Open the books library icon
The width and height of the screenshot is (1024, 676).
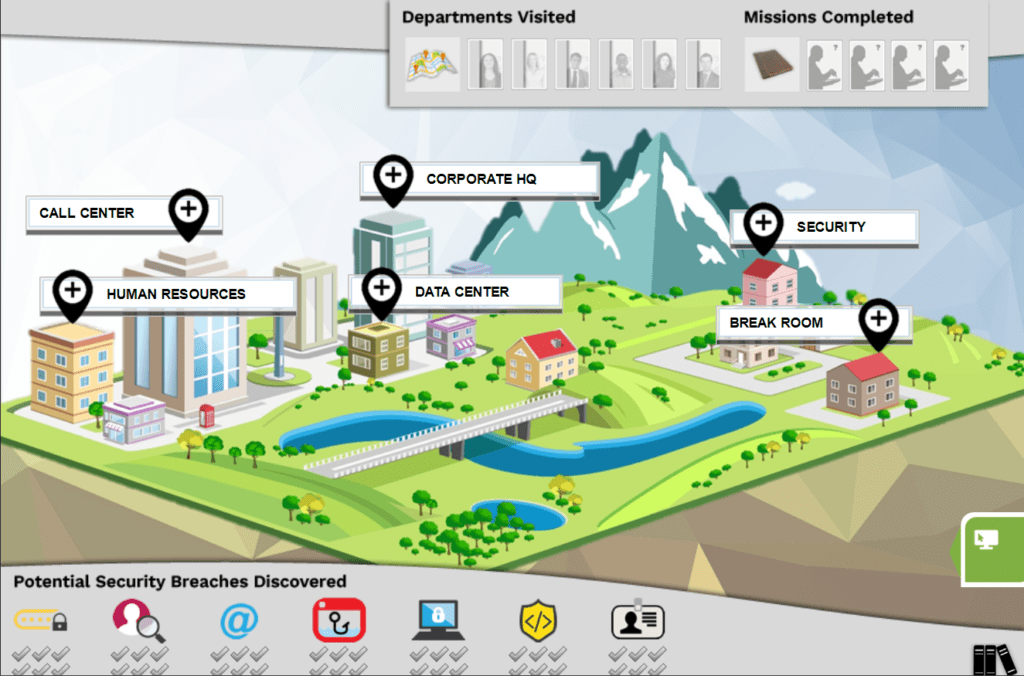pos(993,658)
